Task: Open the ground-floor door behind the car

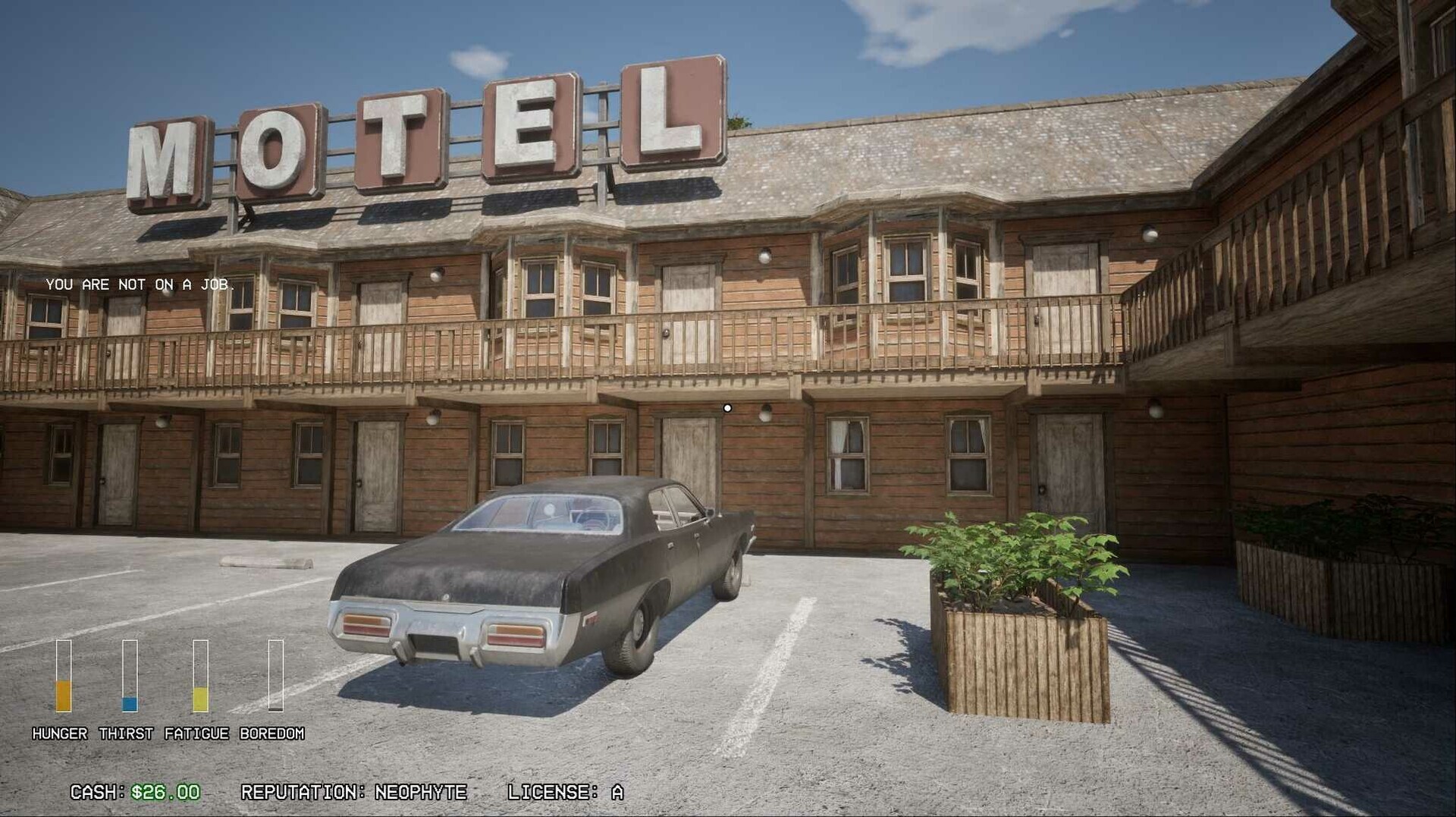Action: [x=683, y=455]
